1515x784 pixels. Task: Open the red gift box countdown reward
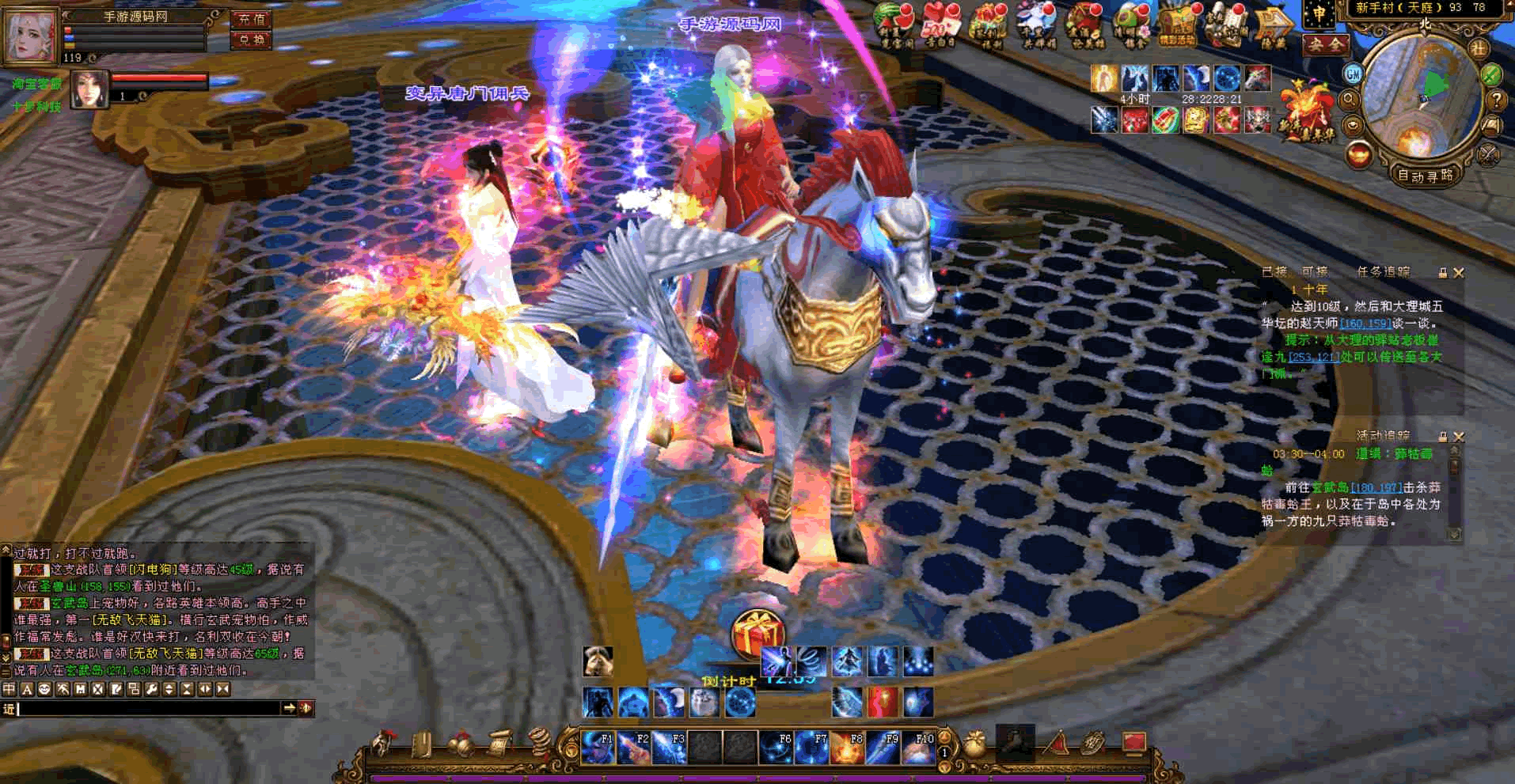point(757,633)
